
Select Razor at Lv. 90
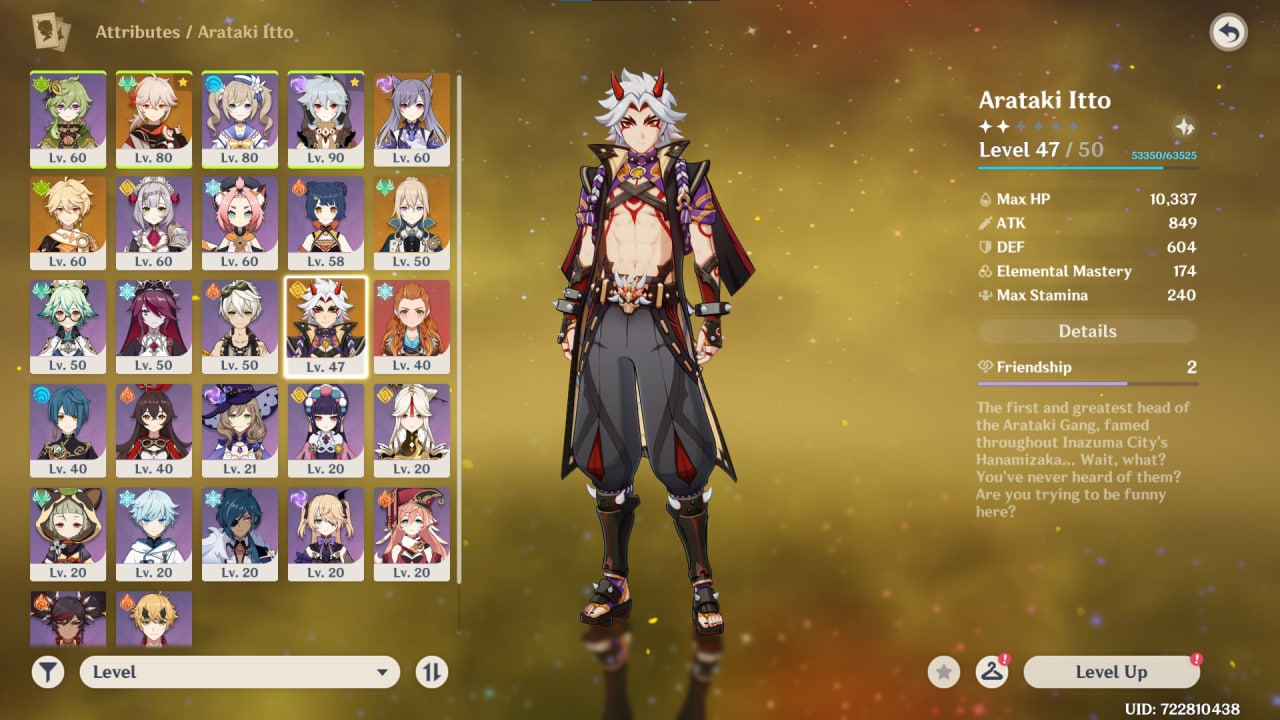pos(326,118)
